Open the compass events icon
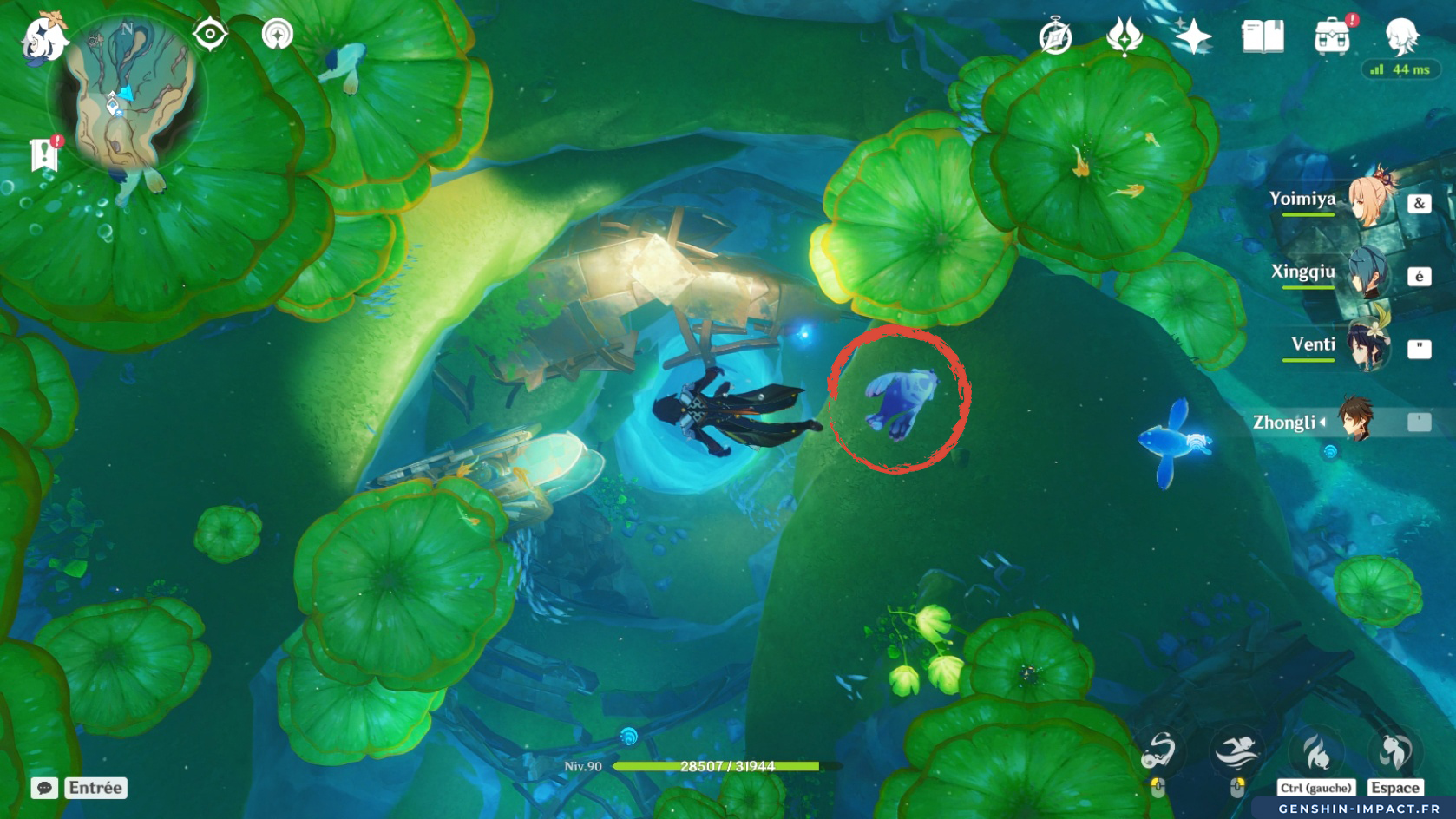Viewport: 1456px width, 819px height. pos(1055,37)
